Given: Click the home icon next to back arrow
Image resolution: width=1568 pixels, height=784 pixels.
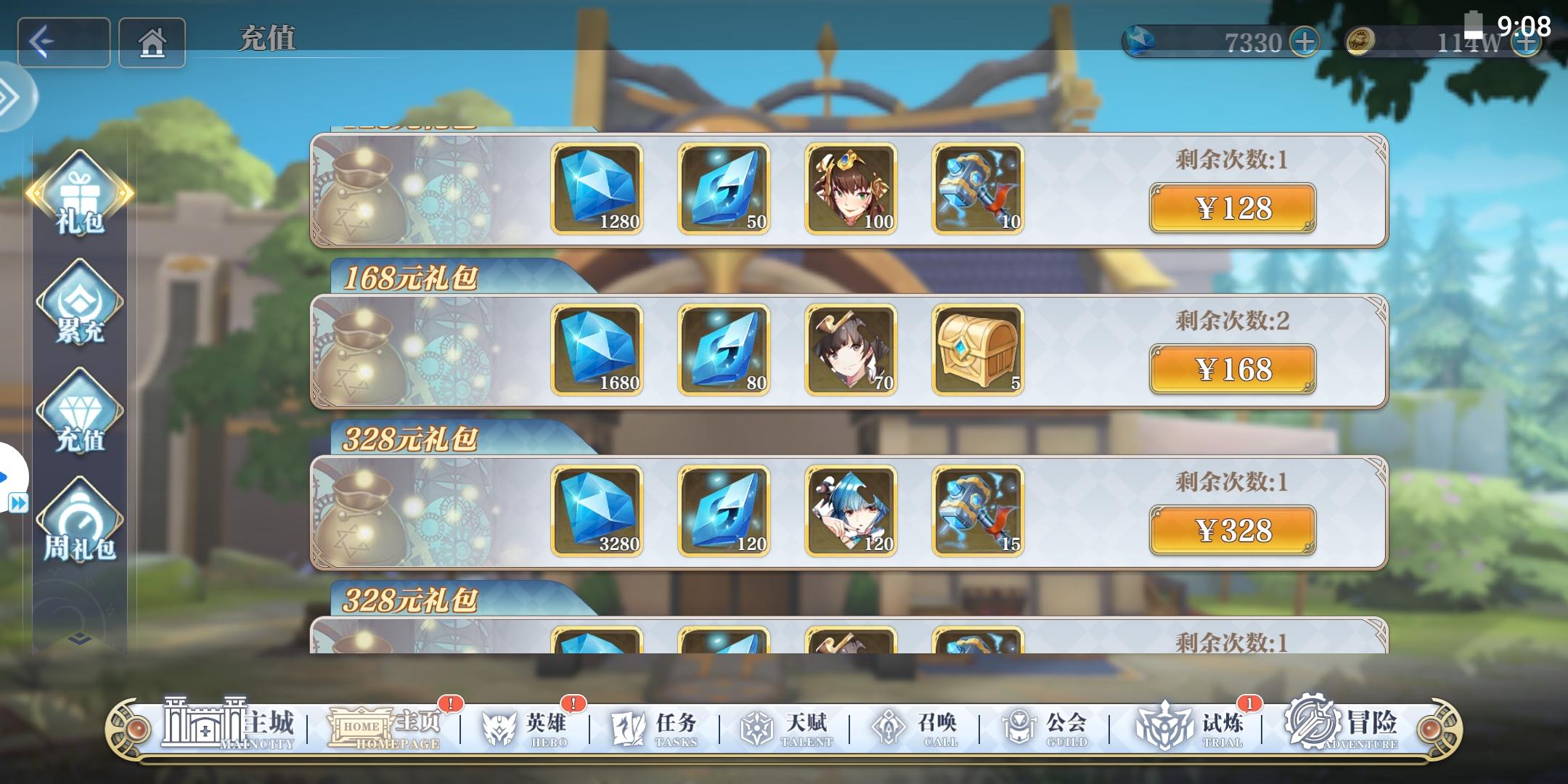Looking at the screenshot, I should (151, 41).
